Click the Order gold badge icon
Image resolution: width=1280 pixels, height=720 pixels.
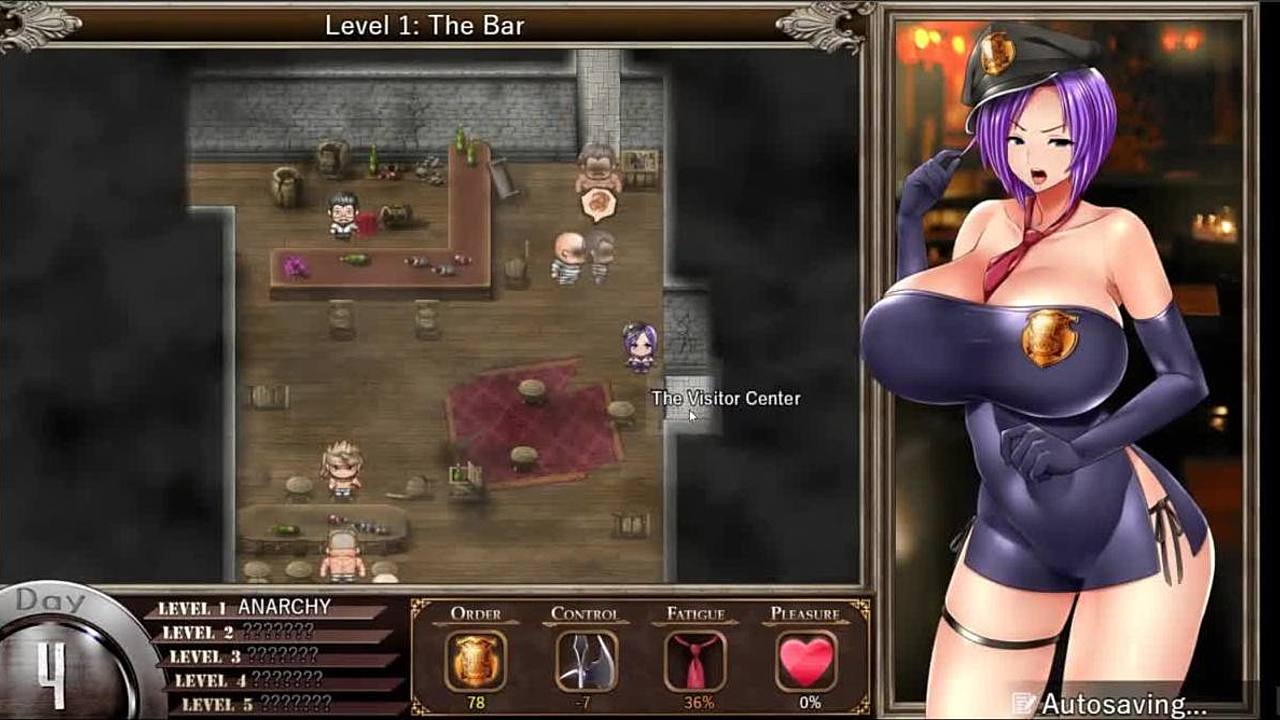pos(475,661)
